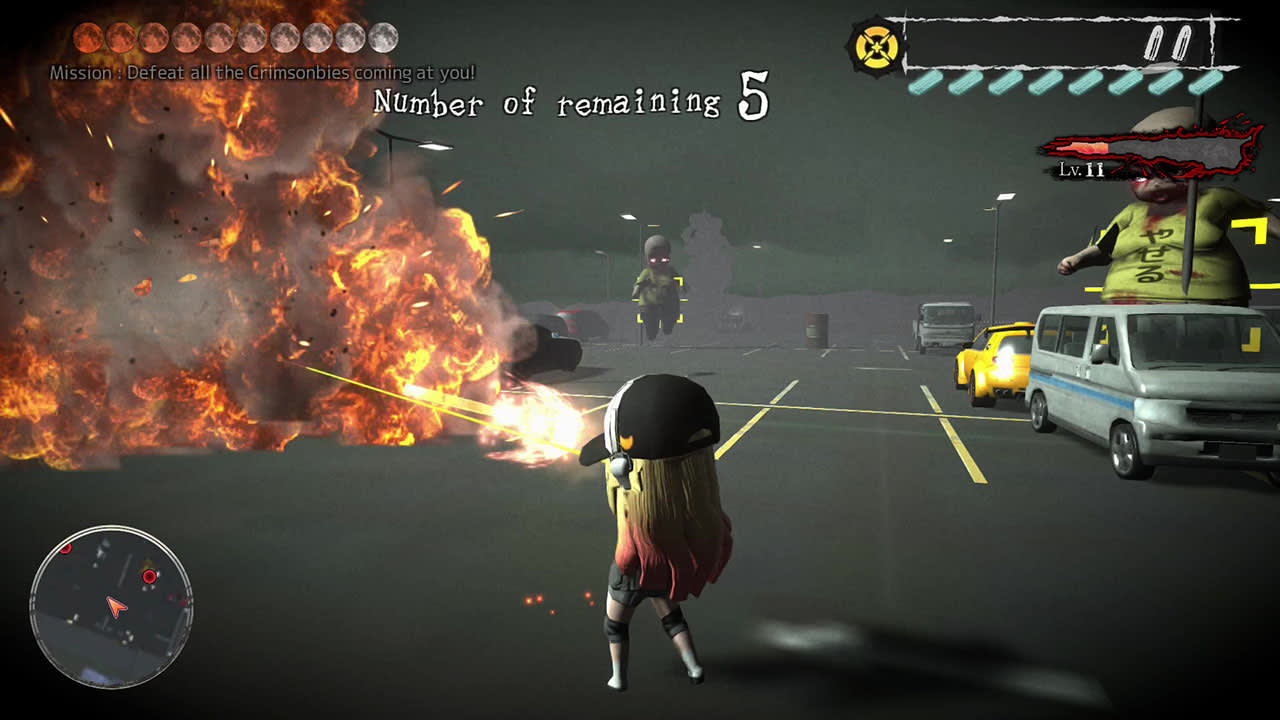Click the player arrow on the minimap
Screen dimensions: 1280x720
[x=116, y=606]
